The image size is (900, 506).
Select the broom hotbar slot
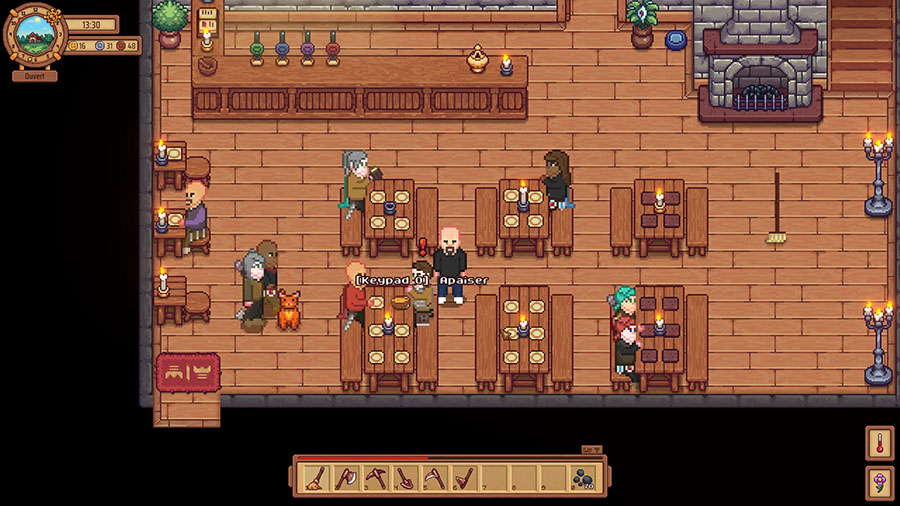[315, 478]
